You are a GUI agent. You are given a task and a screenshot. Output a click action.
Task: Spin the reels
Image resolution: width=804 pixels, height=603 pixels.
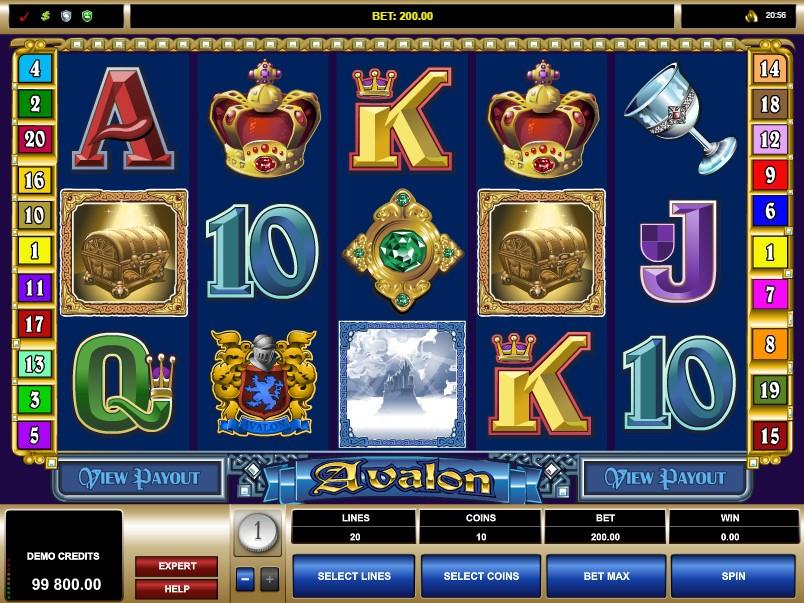tap(733, 576)
